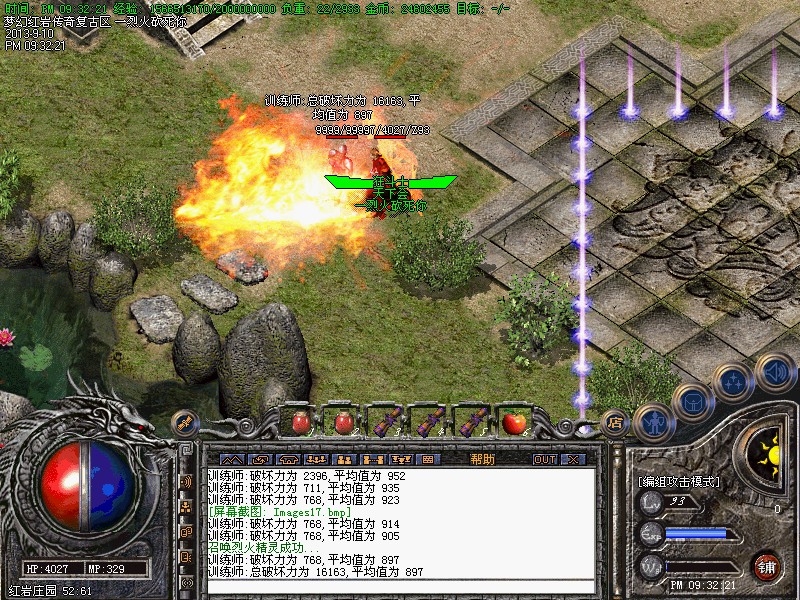The height and width of the screenshot is (600, 800).
Task: Click the red 铺 stall button
Action: [767, 566]
